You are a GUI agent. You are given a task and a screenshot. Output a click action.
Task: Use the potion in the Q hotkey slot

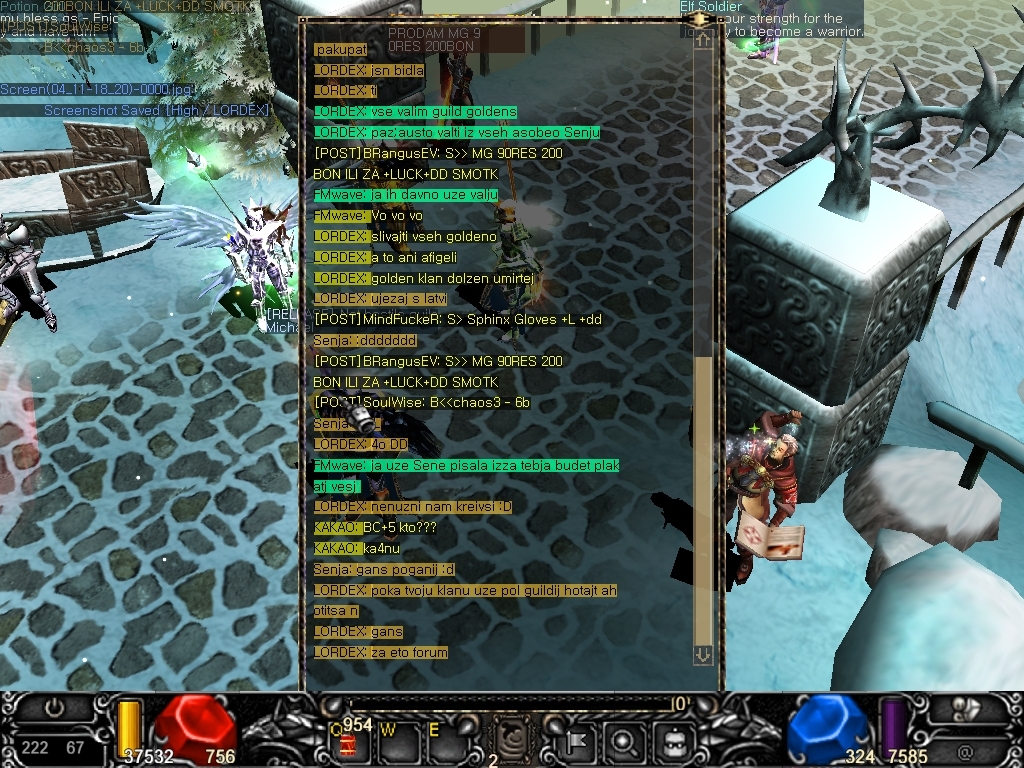point(348,742)
